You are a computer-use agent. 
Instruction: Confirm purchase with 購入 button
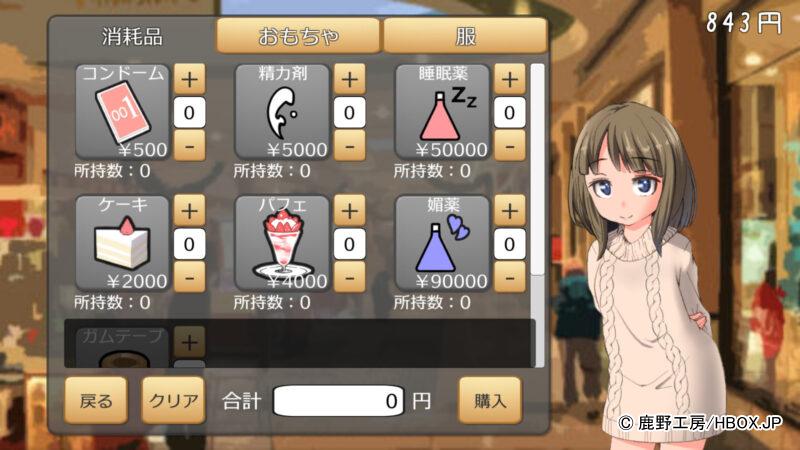tap(491, 401)
